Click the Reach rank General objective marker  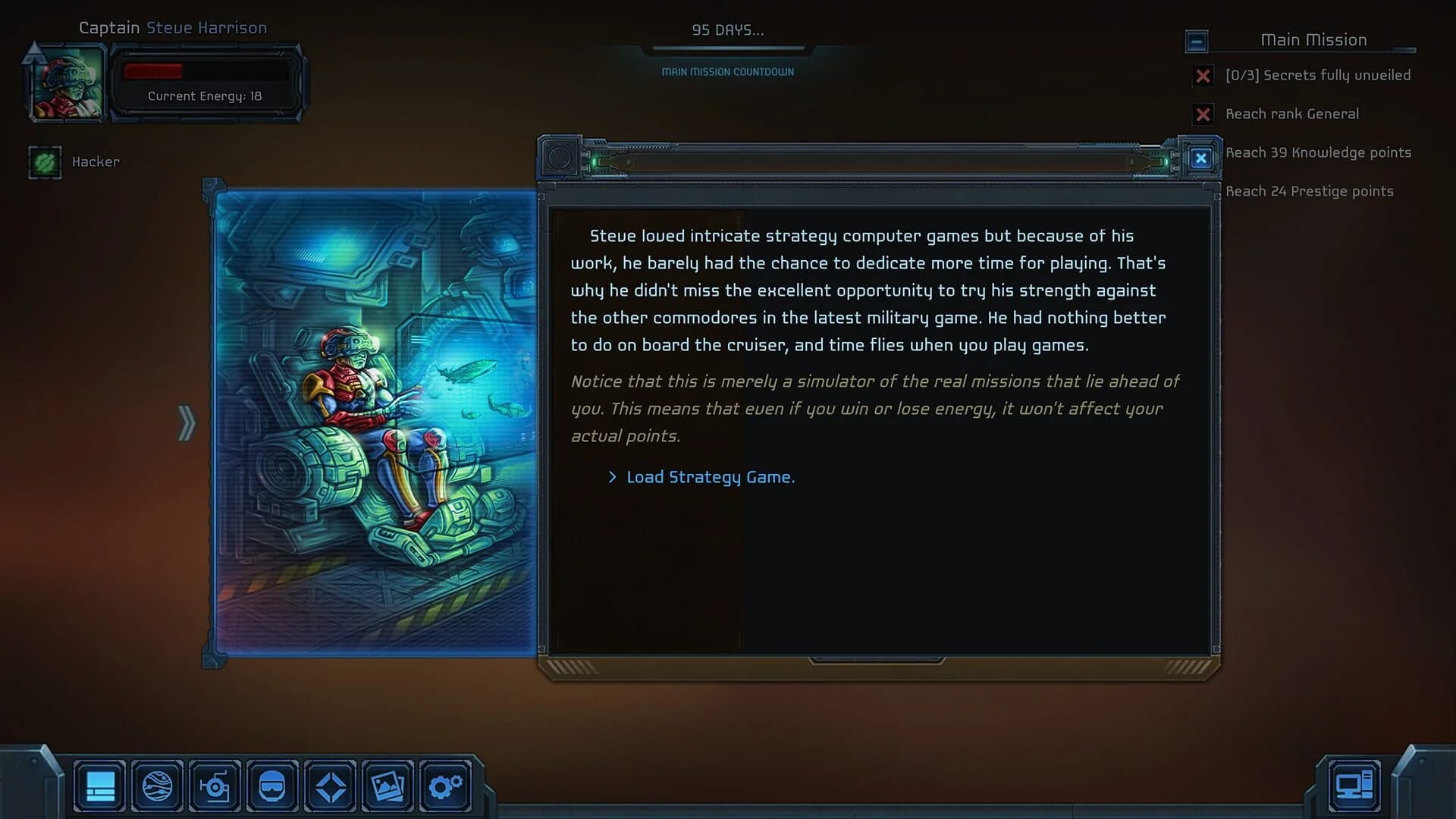1203,115
